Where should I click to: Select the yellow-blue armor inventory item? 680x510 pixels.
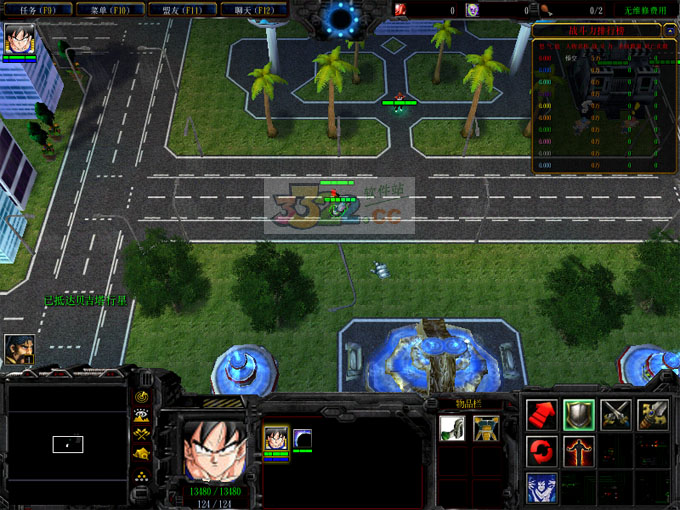[487, 428]
